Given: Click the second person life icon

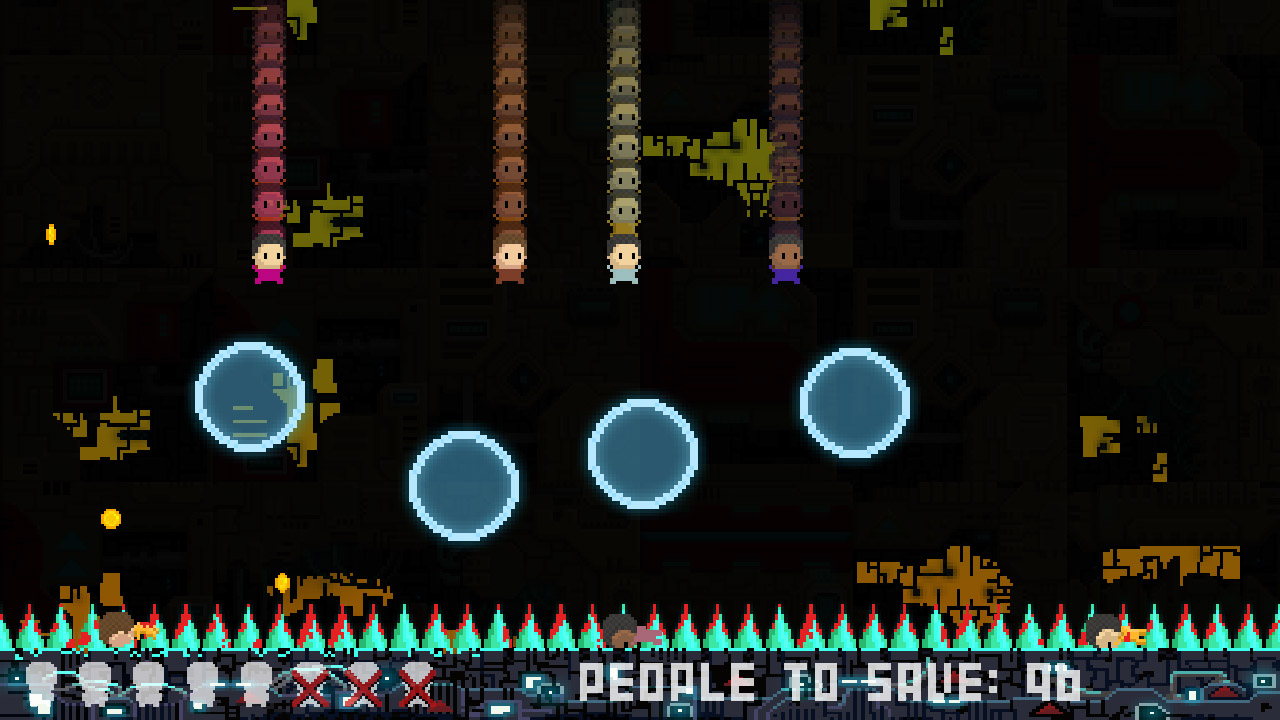Looking at the screenshot, I should 95,685.
